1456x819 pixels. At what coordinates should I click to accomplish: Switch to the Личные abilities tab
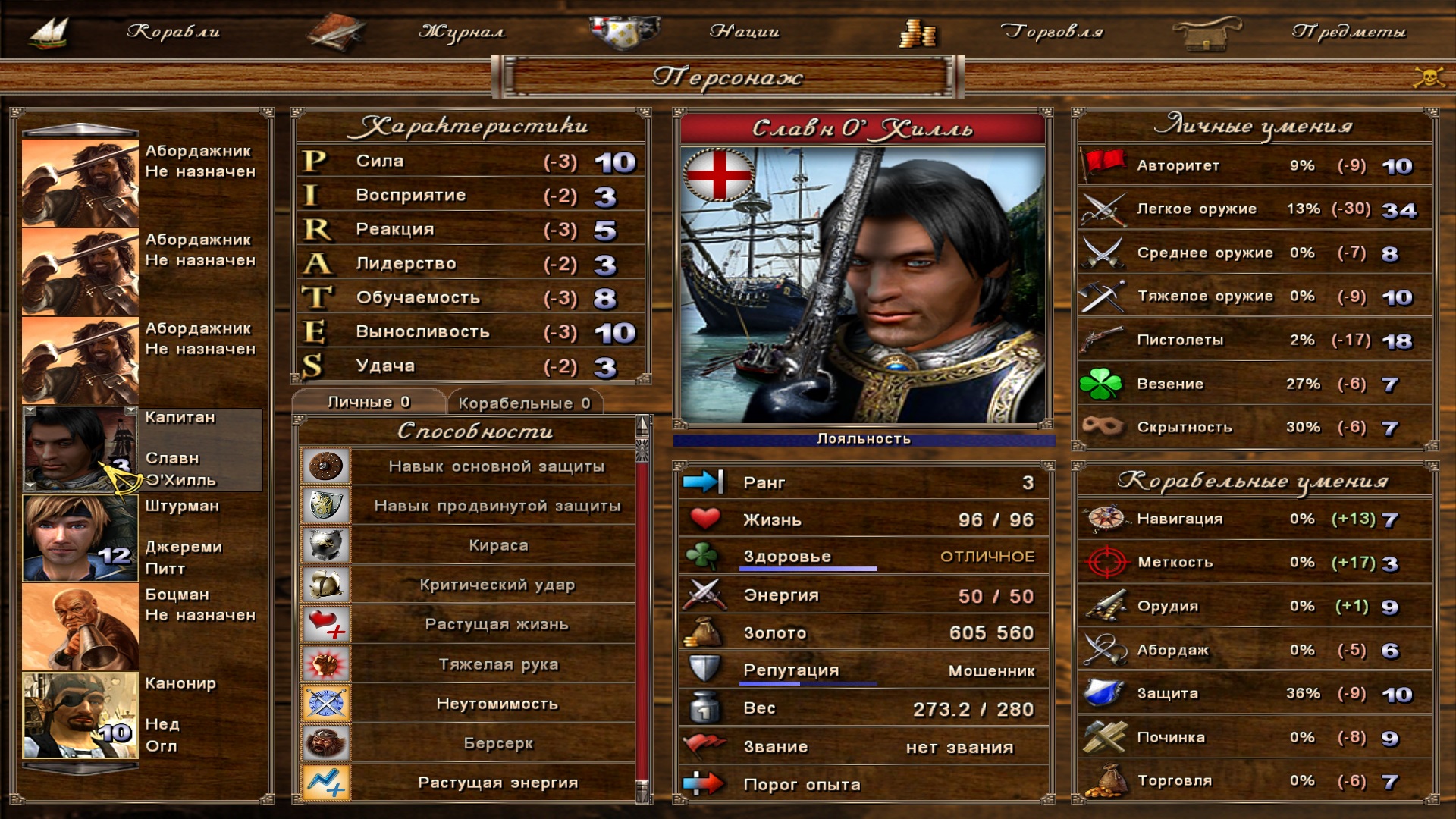pyautogui.click(x=369, y=402)
